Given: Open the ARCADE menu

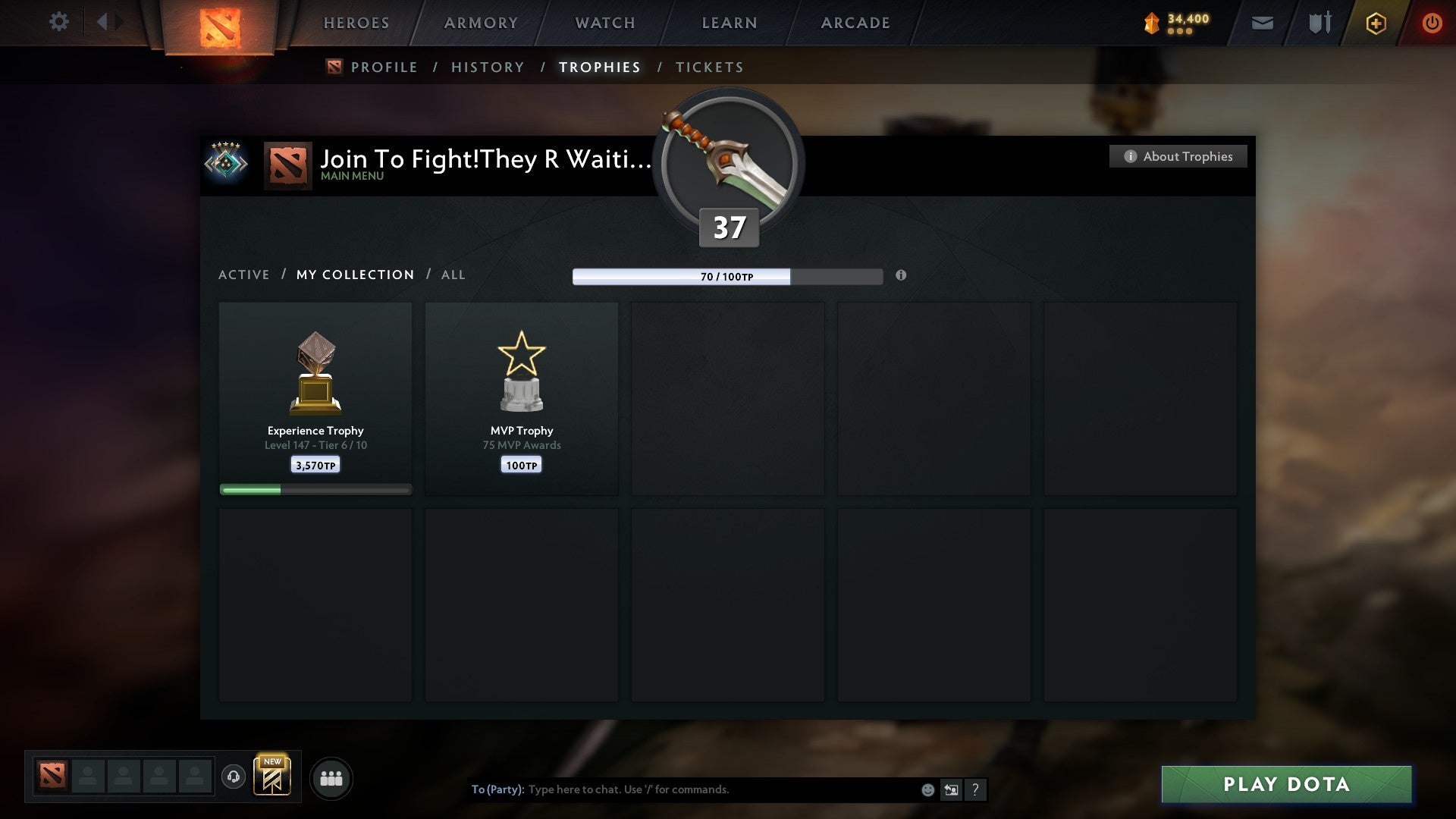Looking at the screenshot, I should pyautogui.click(x=855, y=23).
